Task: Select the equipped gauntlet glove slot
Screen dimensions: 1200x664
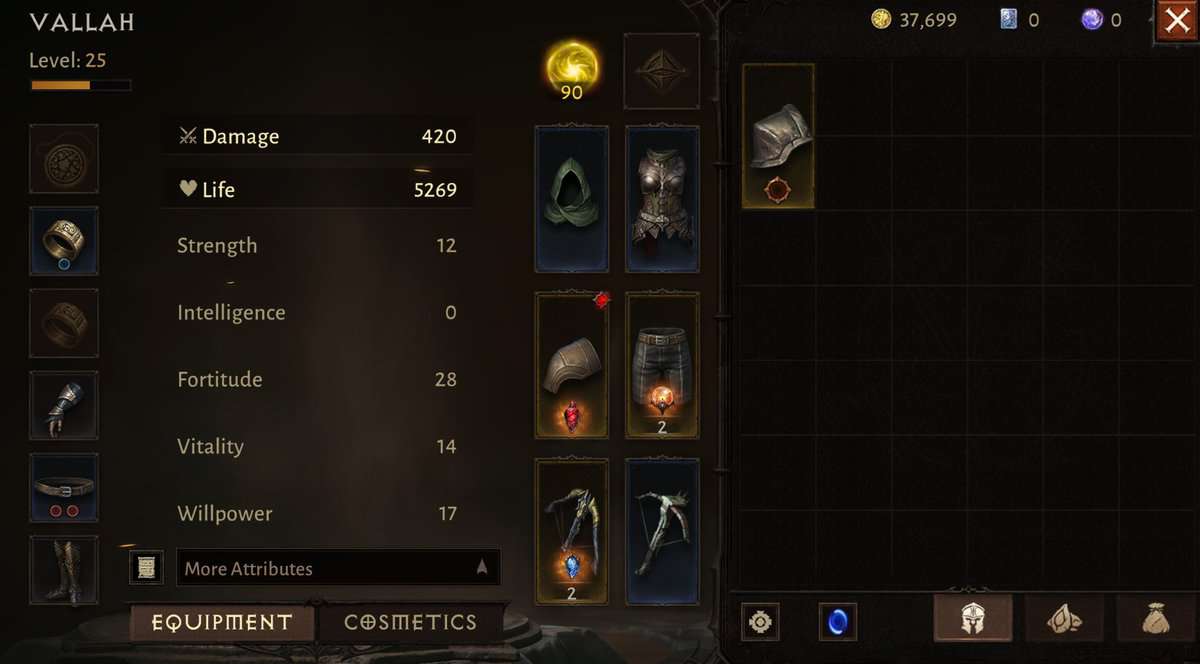Action: point(64,405)
